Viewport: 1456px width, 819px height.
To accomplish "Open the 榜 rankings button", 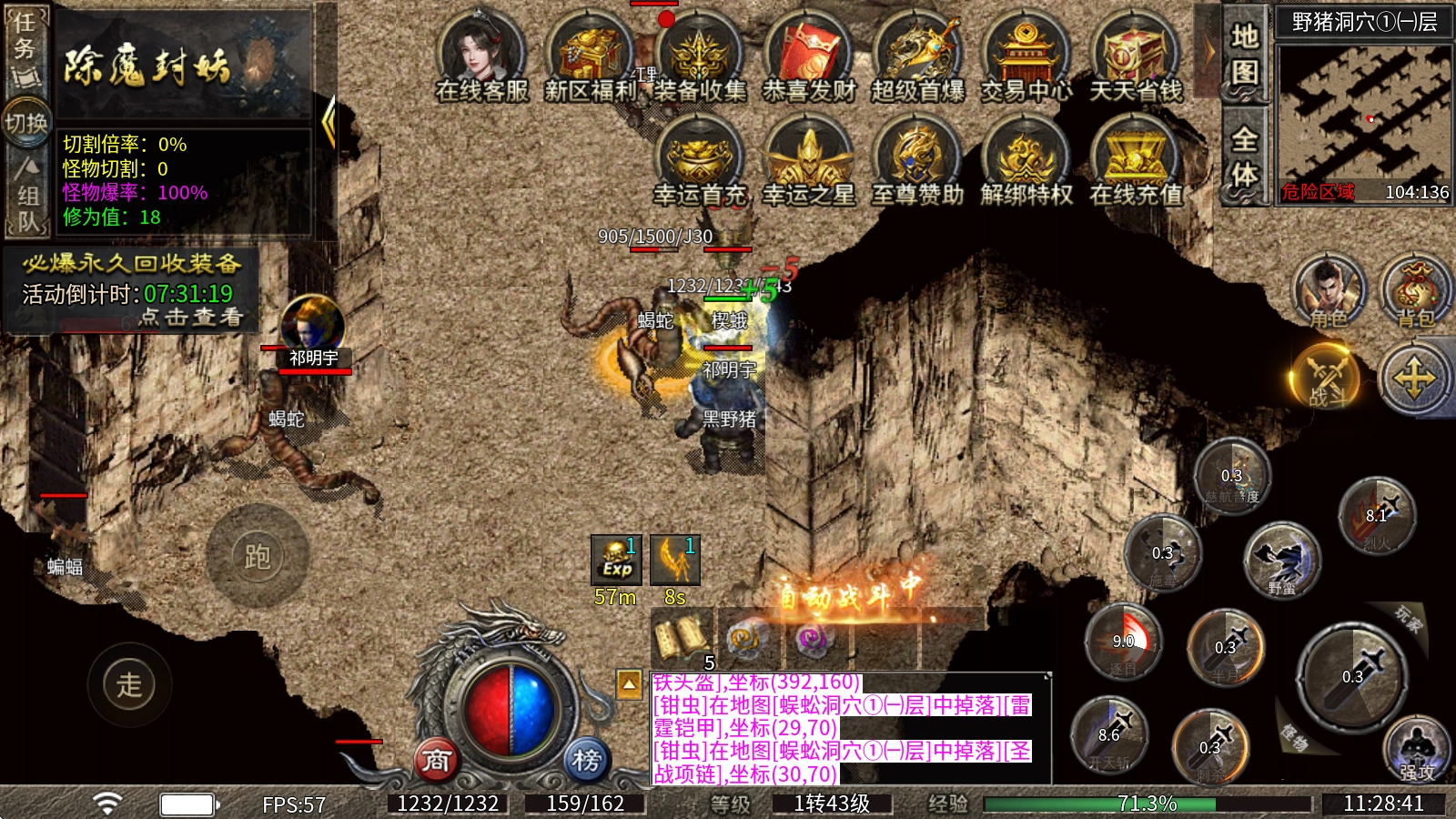I will pyautogui.click(x=587, y=760).
